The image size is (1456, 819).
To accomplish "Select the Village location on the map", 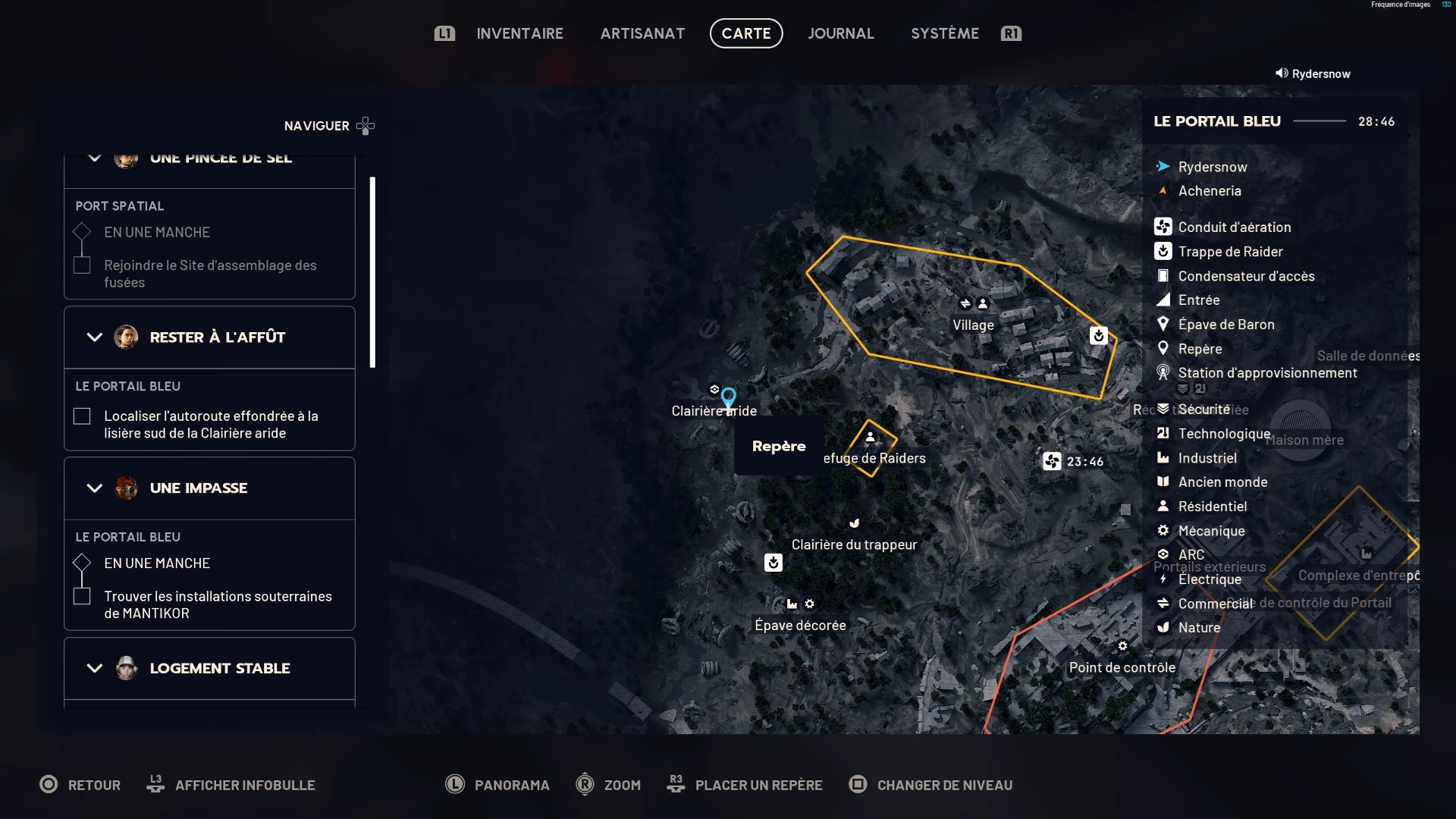I will [973, 325].
